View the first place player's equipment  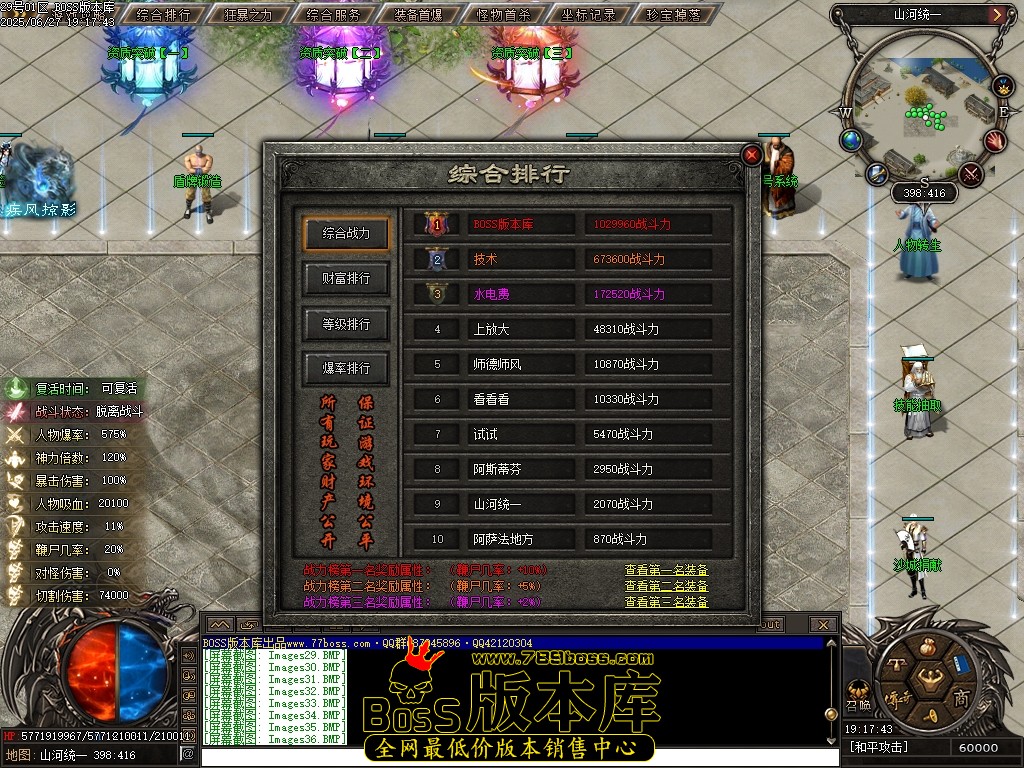tap(666, 570)
